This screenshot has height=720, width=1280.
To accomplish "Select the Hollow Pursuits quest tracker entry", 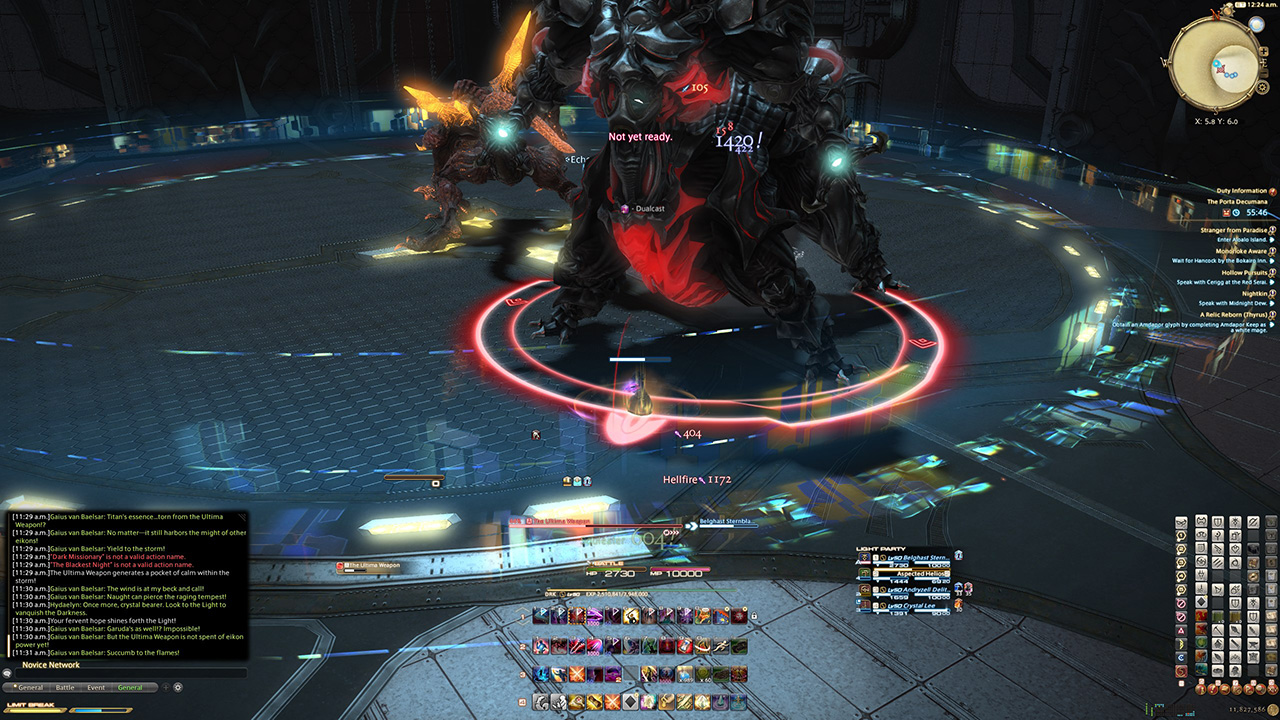I will click(1243, 272).
